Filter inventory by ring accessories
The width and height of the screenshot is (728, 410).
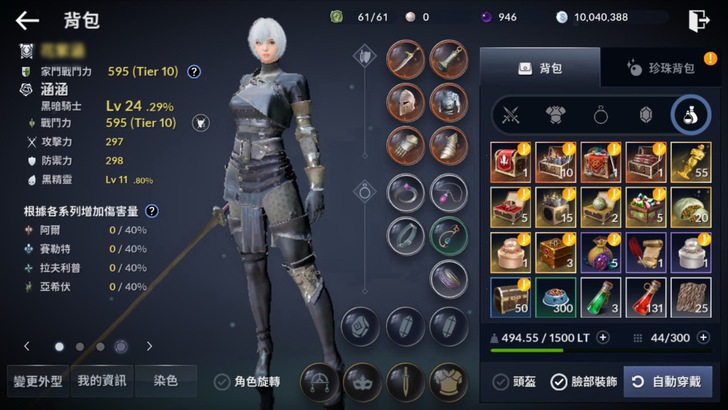click(x=601, y=115)
